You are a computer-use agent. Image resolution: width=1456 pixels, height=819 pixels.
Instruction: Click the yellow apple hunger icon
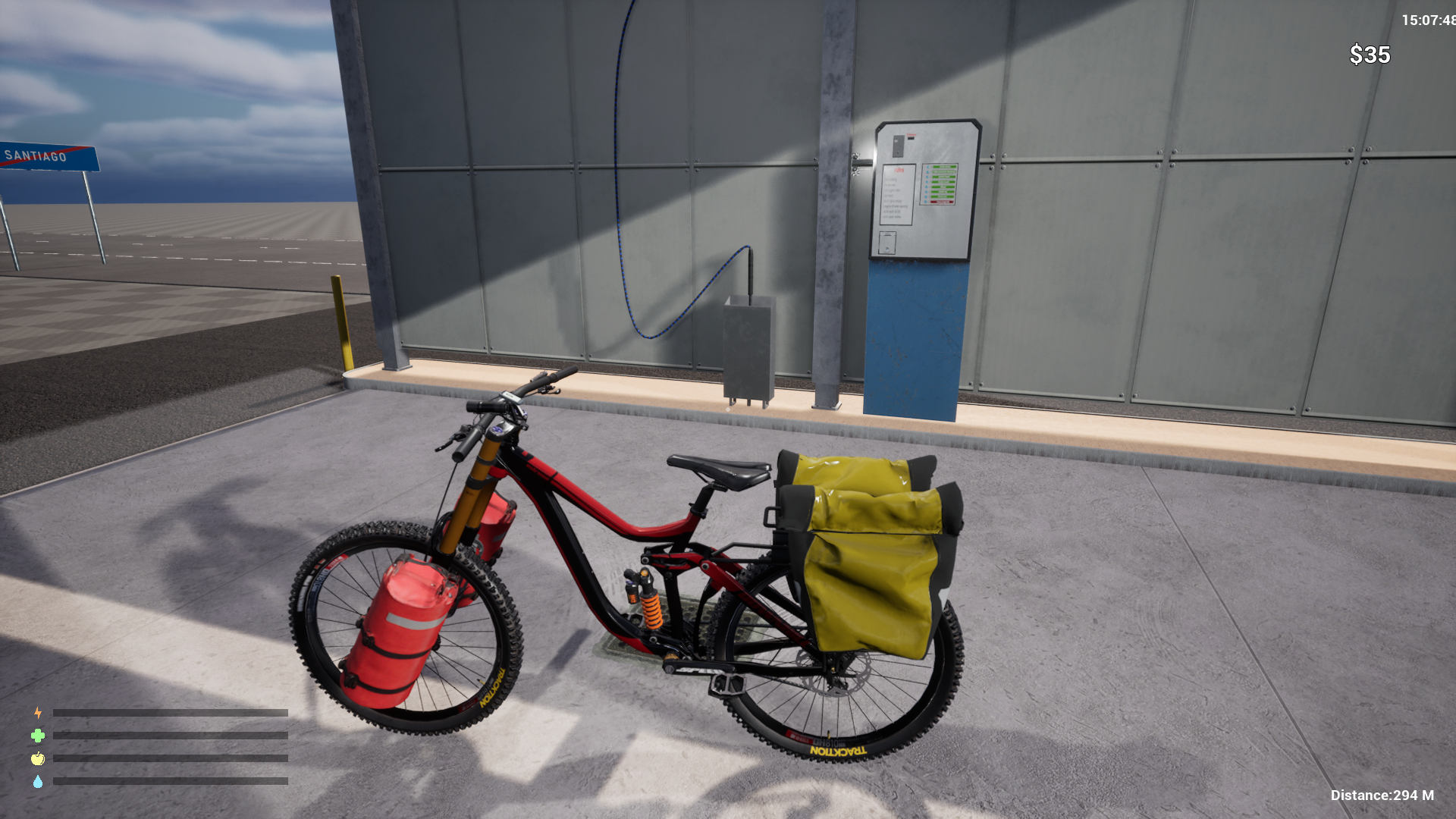coord(36,758)
